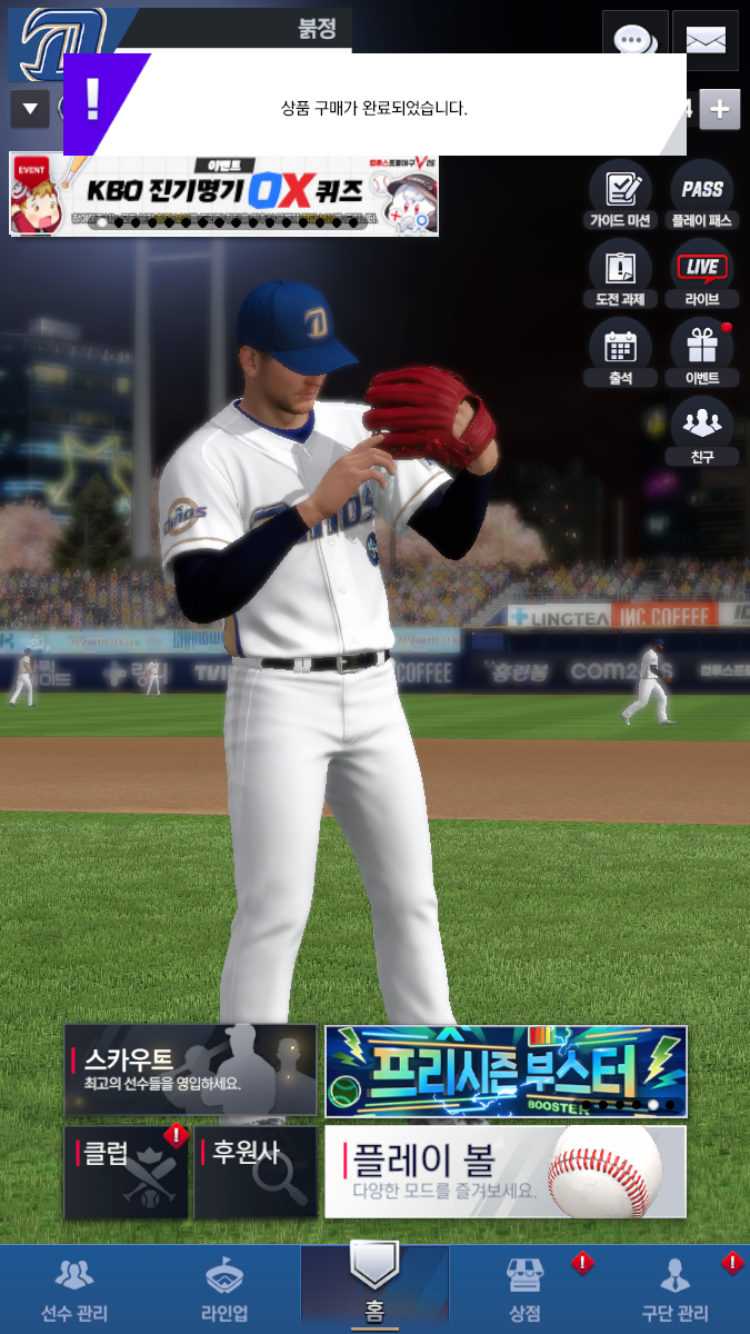Image resolution: width=750 pixels, height=1334 pixels.
Task: Open the 친구 friends list
Action: (702, 432)
